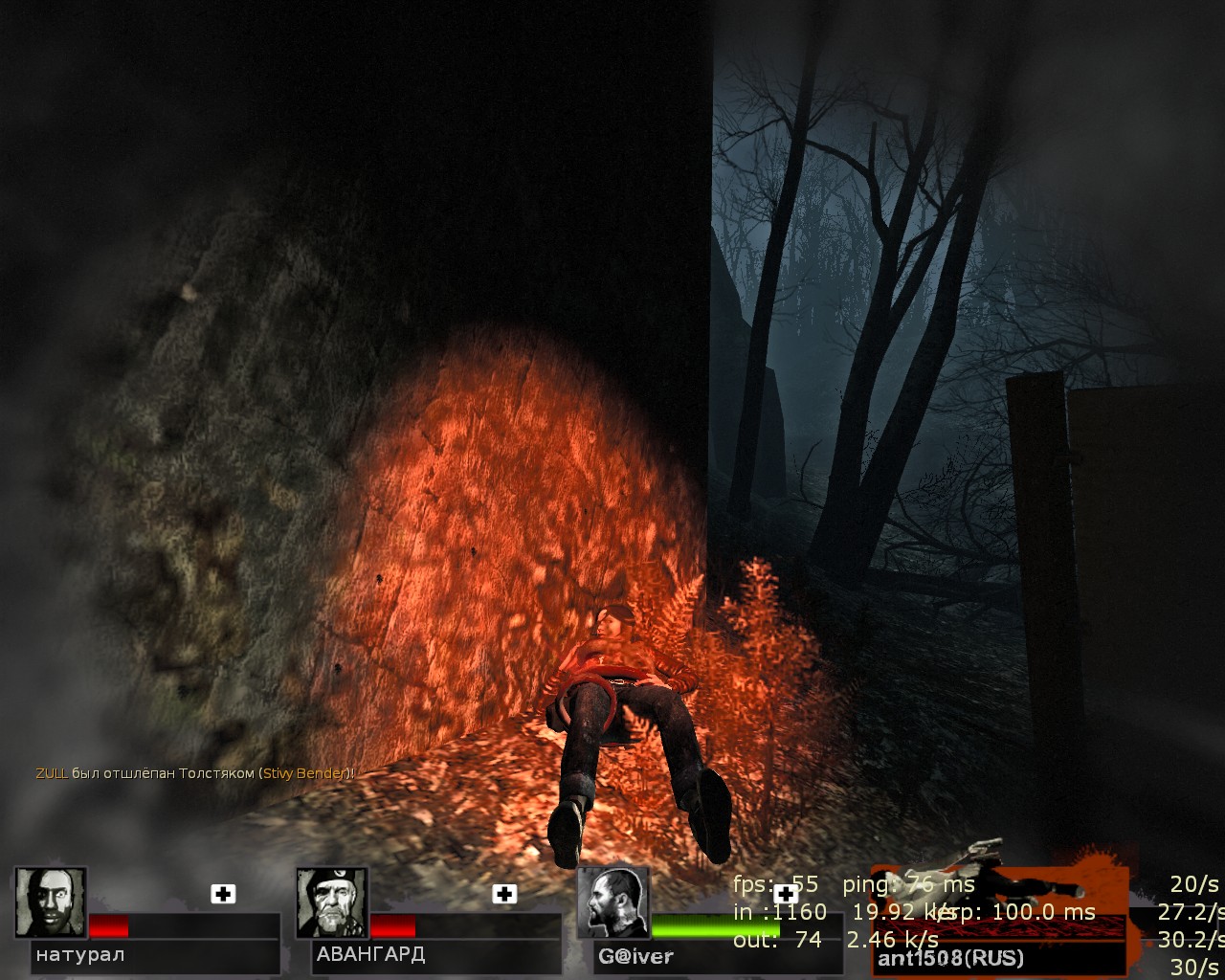Select натурал's teammate portrait
The width and height of the screenshot is (1225, 980).
tap(51, 902)
